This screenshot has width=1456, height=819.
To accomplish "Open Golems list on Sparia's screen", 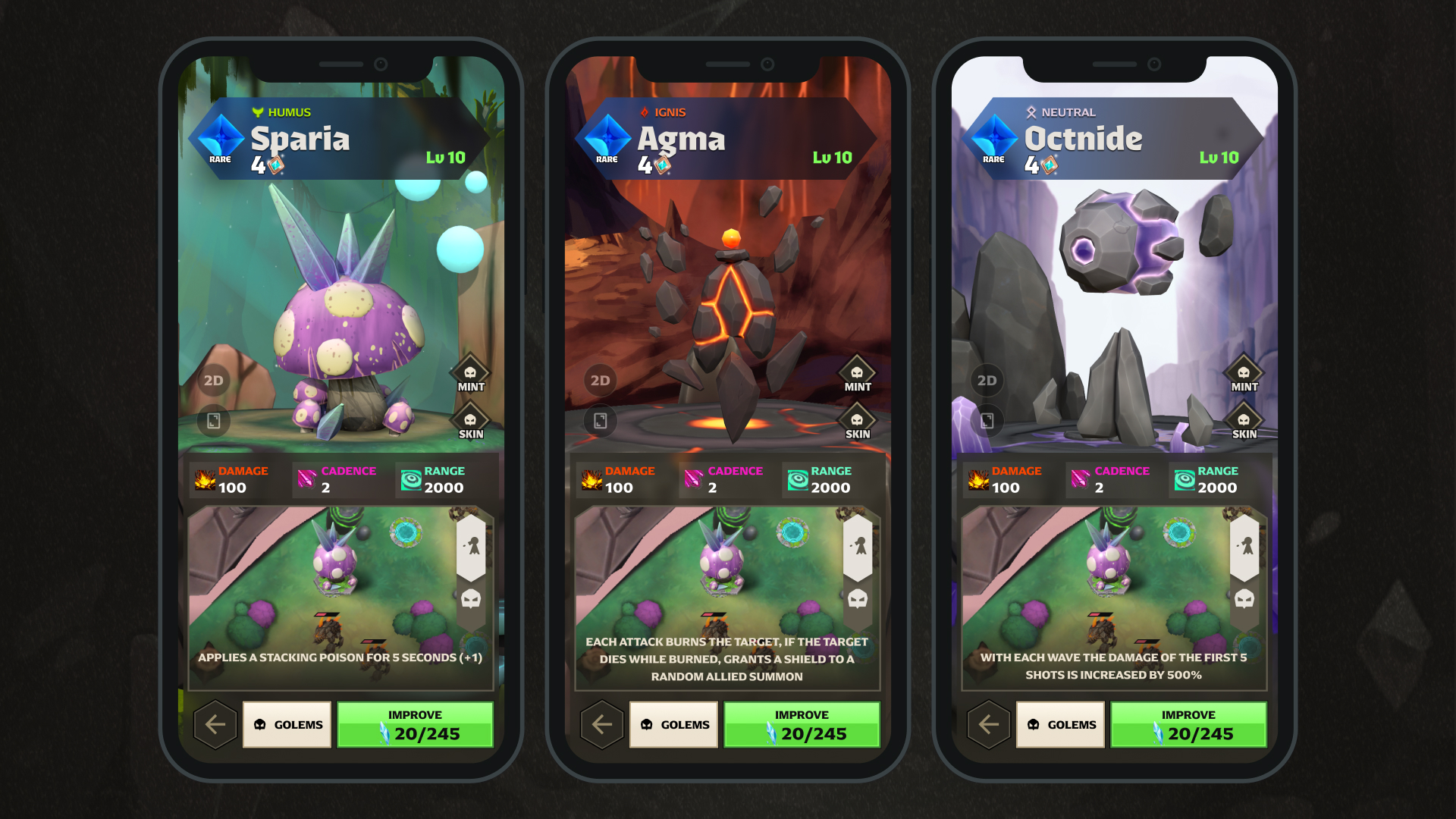I will pos(287,725).
